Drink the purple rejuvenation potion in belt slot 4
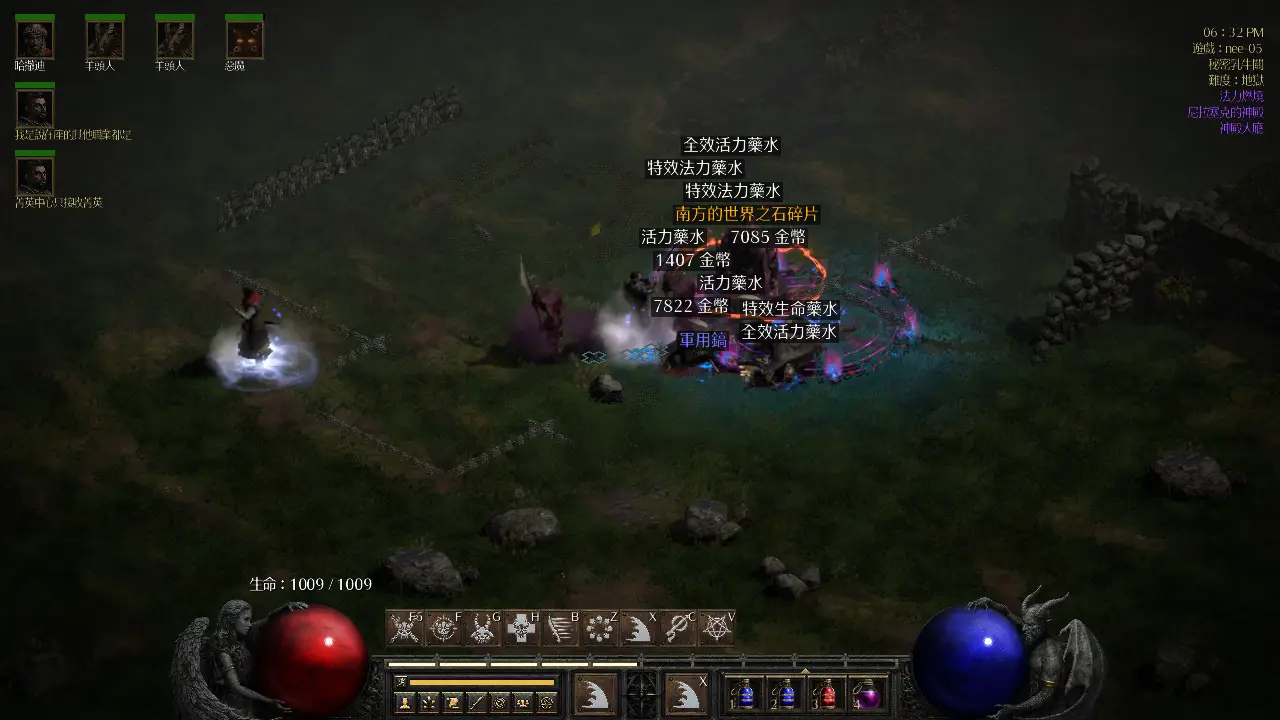 (866, 694)
